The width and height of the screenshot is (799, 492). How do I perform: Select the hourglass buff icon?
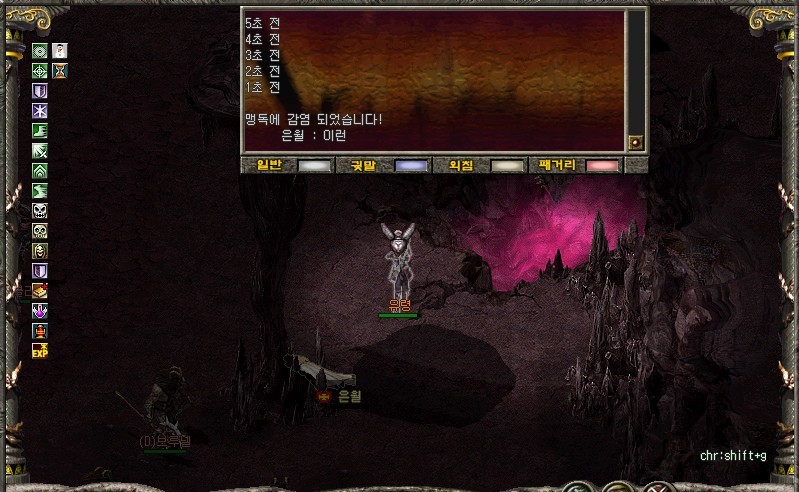[x=60, y=70]
